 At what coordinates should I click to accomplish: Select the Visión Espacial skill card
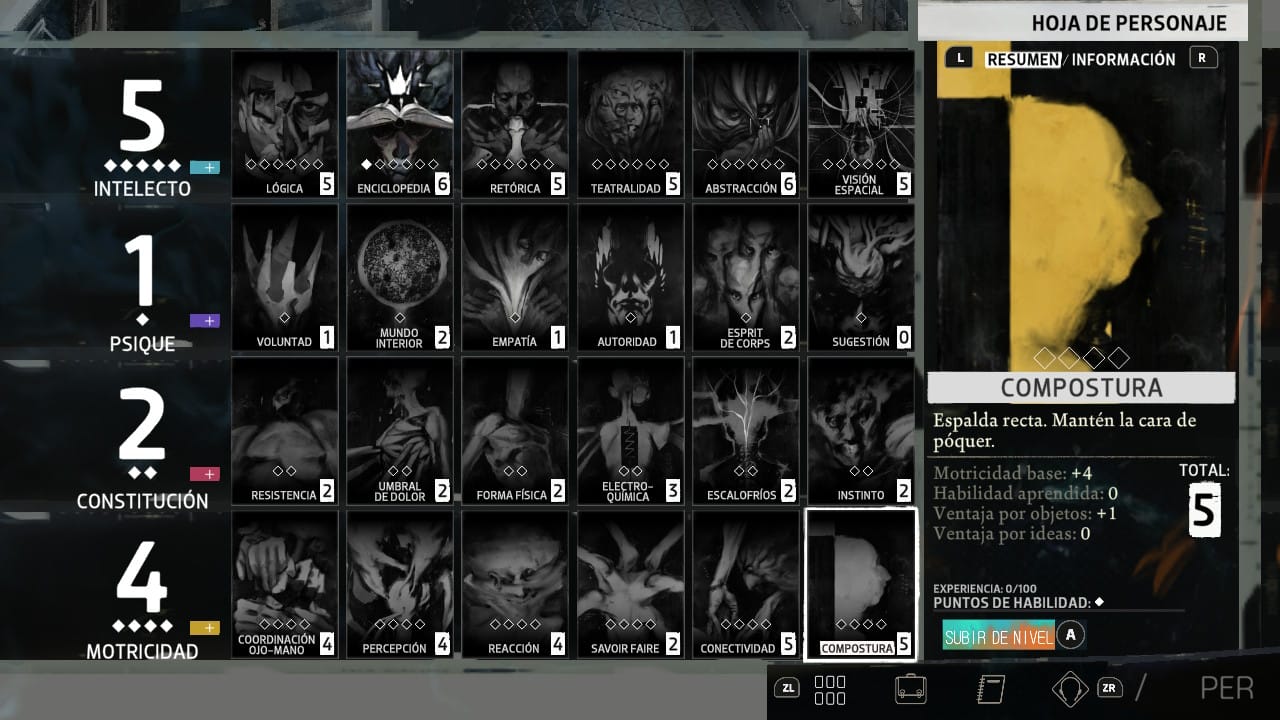pos(860,124)
